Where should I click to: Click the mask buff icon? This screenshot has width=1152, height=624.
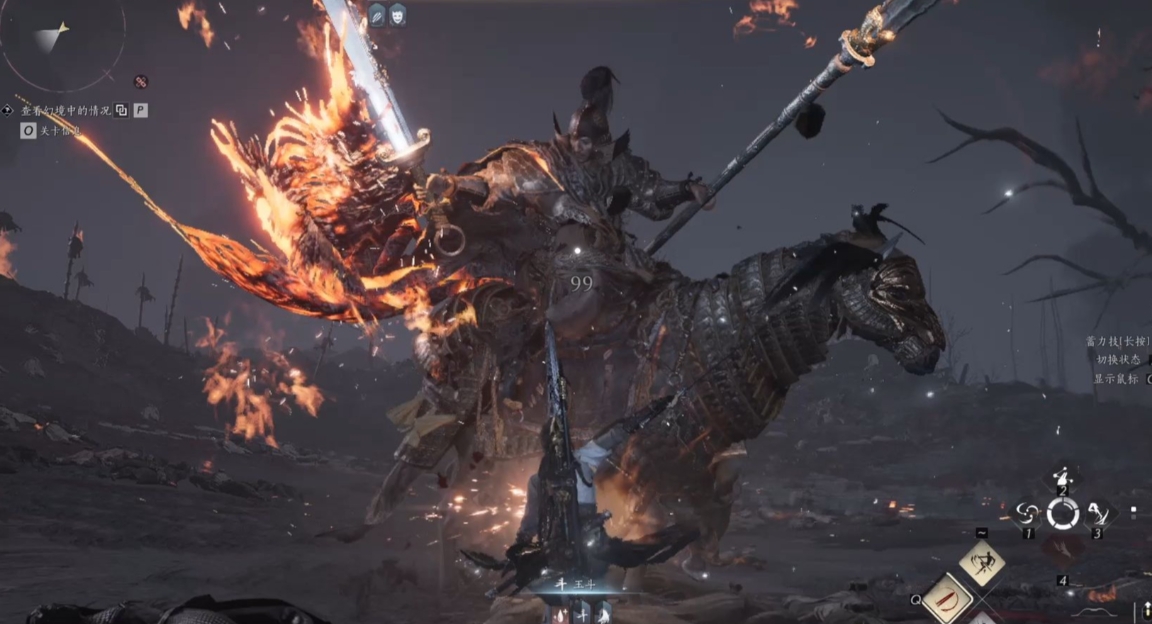[x=397, y=14]
